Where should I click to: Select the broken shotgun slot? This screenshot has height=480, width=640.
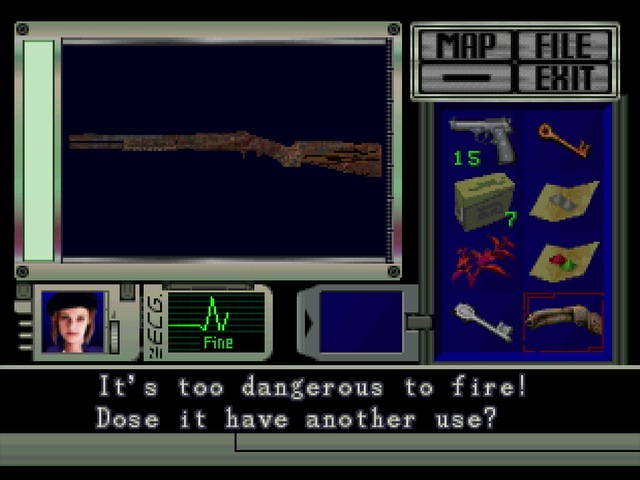[x=563, y=322]
